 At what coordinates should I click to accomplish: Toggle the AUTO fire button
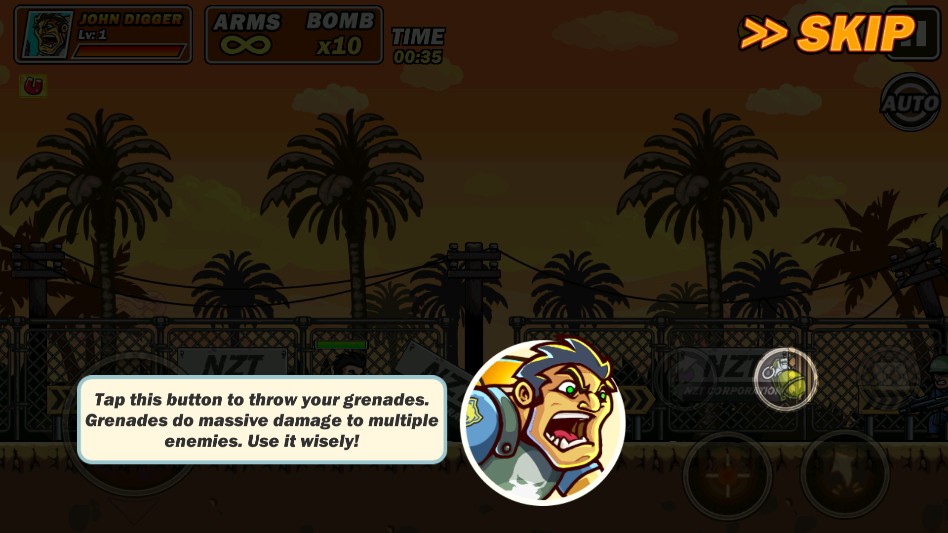pyautogui.click(x=910, y=102)
